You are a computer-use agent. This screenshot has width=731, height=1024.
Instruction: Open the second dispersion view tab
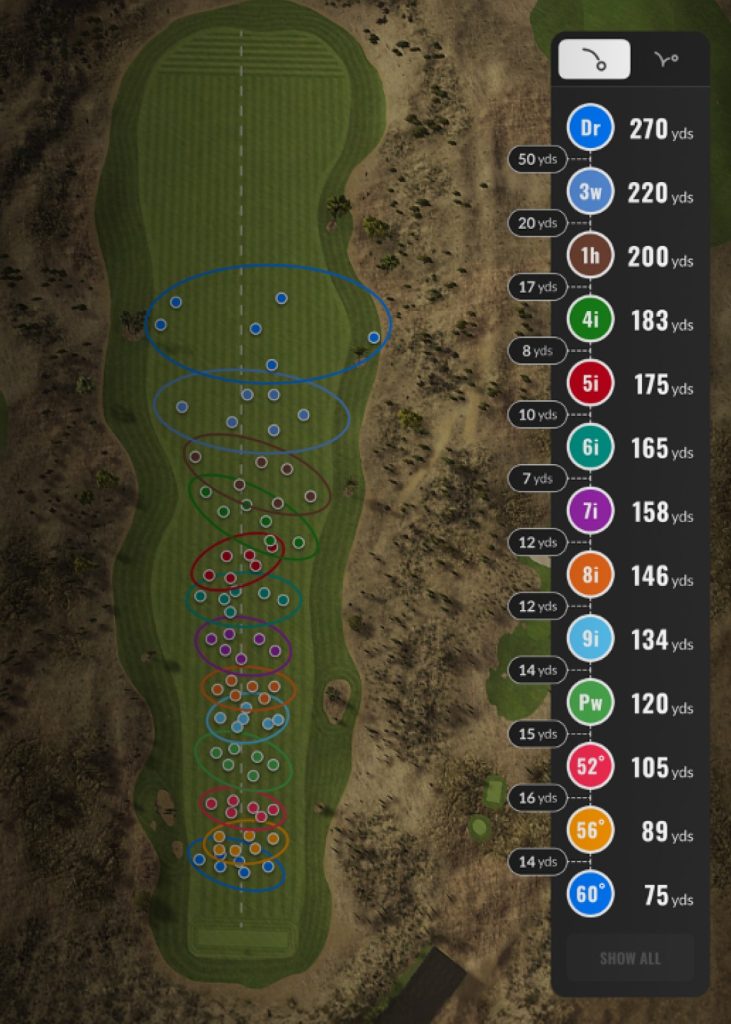[x=666, y=60]
